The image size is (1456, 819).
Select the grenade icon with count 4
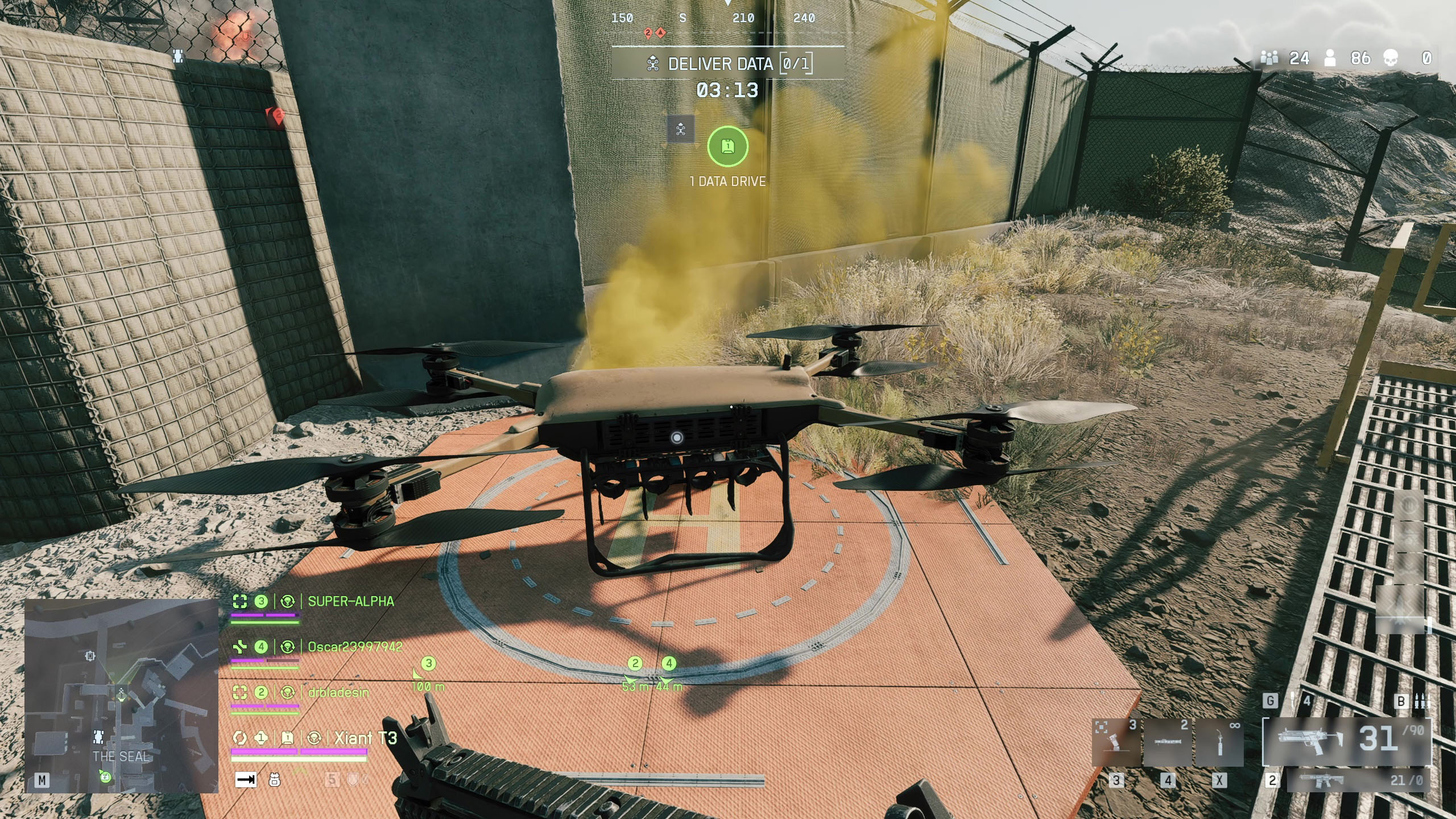[1294, 701]
